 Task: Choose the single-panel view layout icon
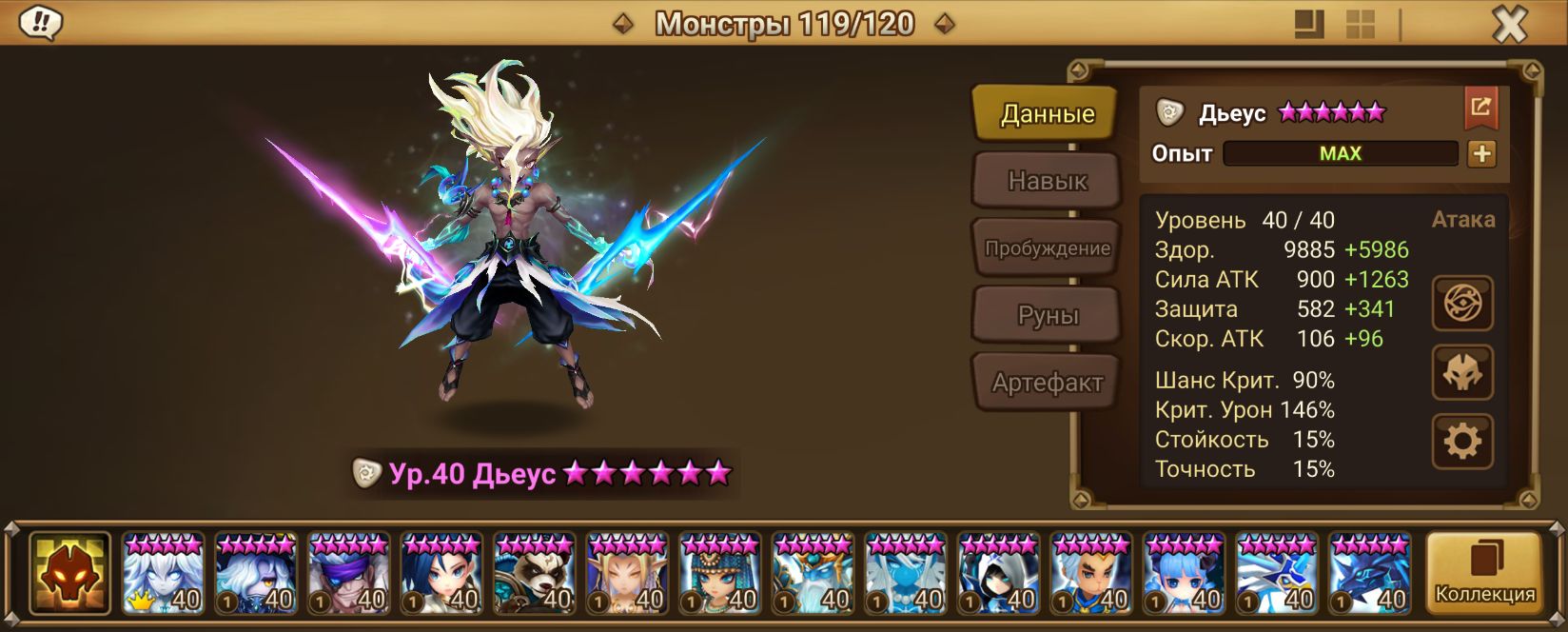1310,25
